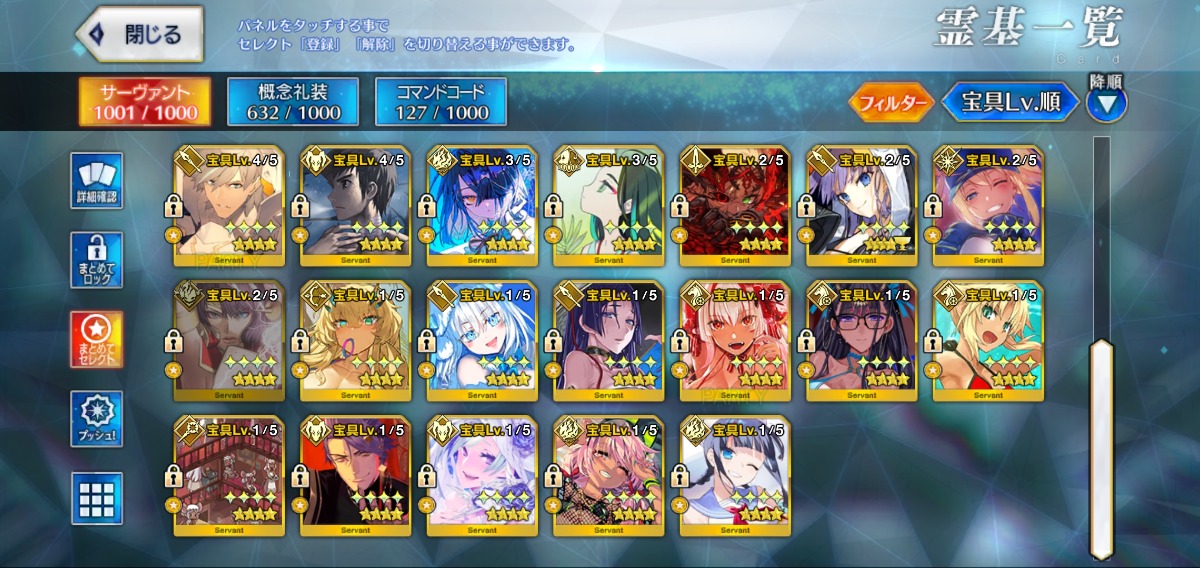Toggle the 降順 descending order arrow
The width and height of the screenshot is (1200, 568).
pos(1106,102)
